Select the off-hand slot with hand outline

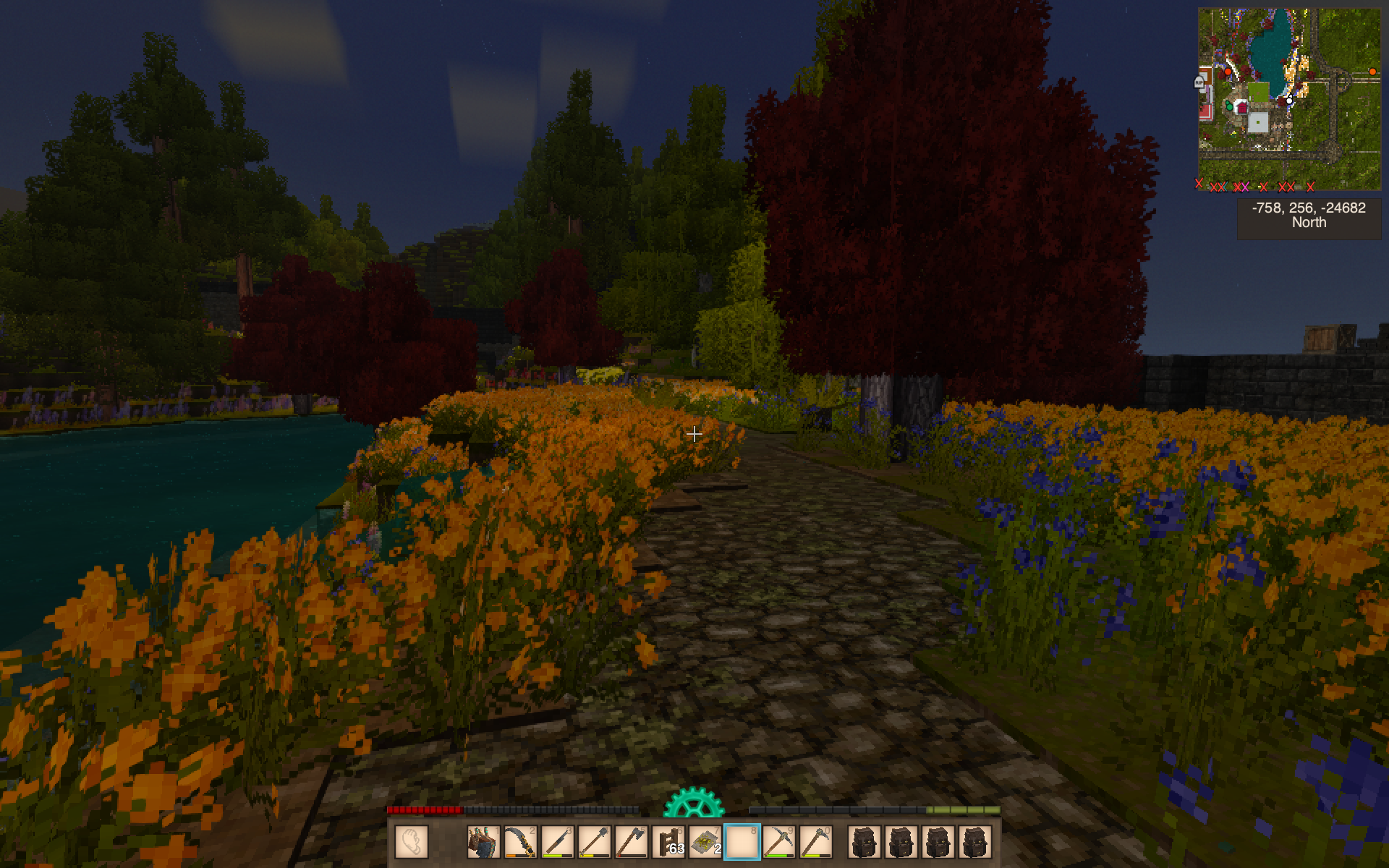[x=412, y=843]
